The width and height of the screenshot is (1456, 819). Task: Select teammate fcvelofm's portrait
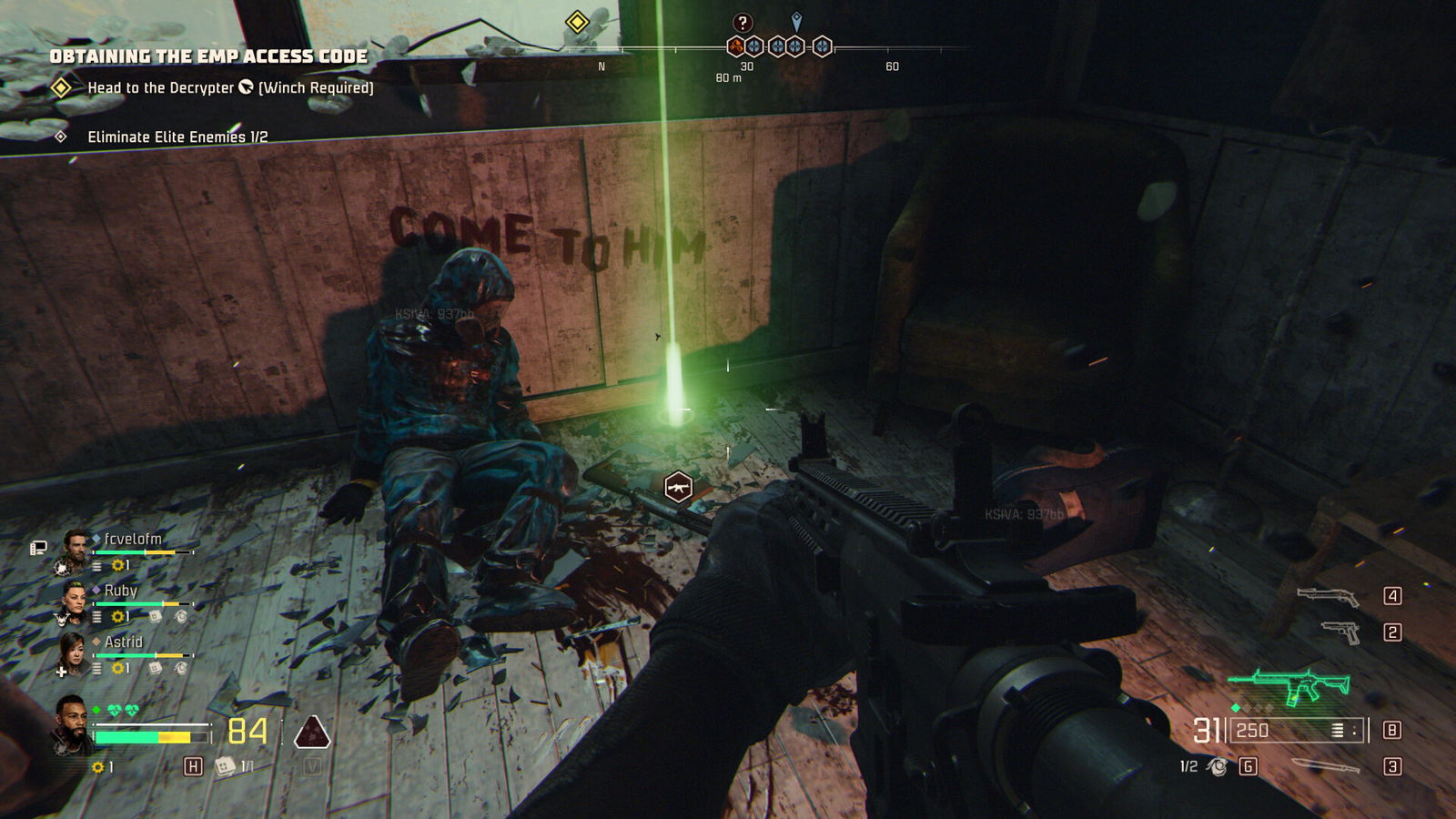click(x=76, y=545)
